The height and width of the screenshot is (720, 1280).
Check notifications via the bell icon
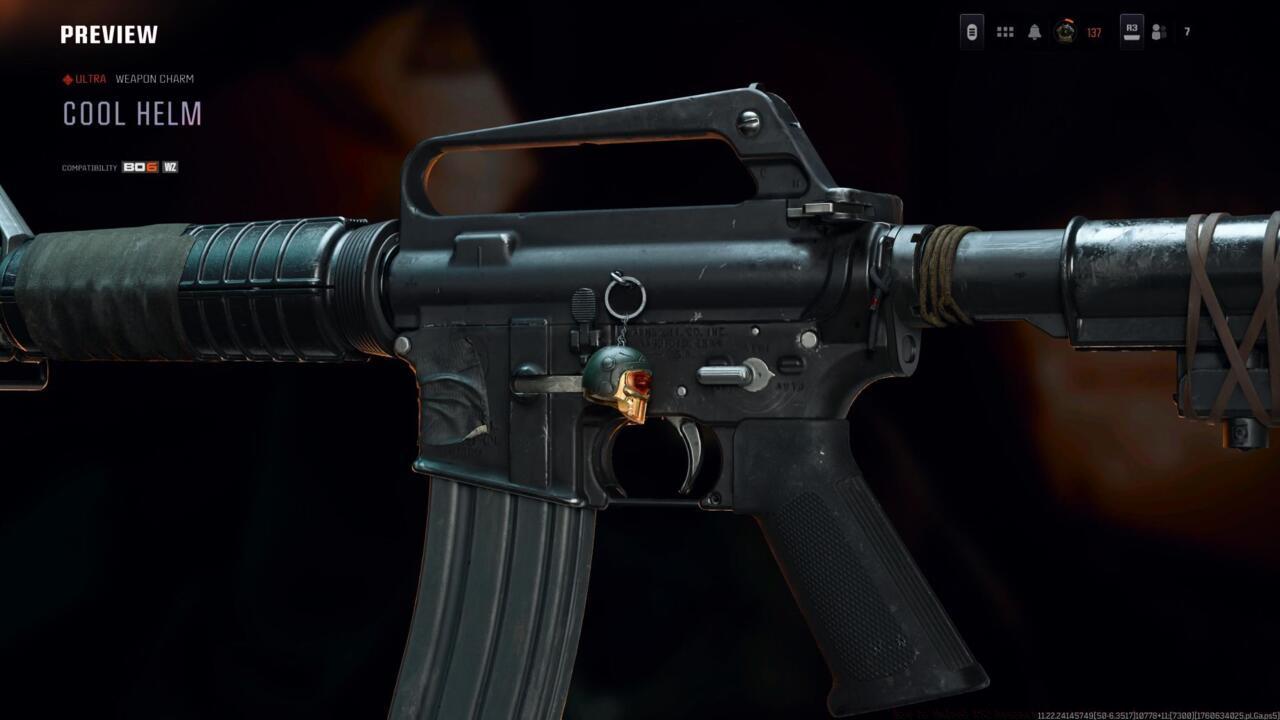pos(1034,32)
